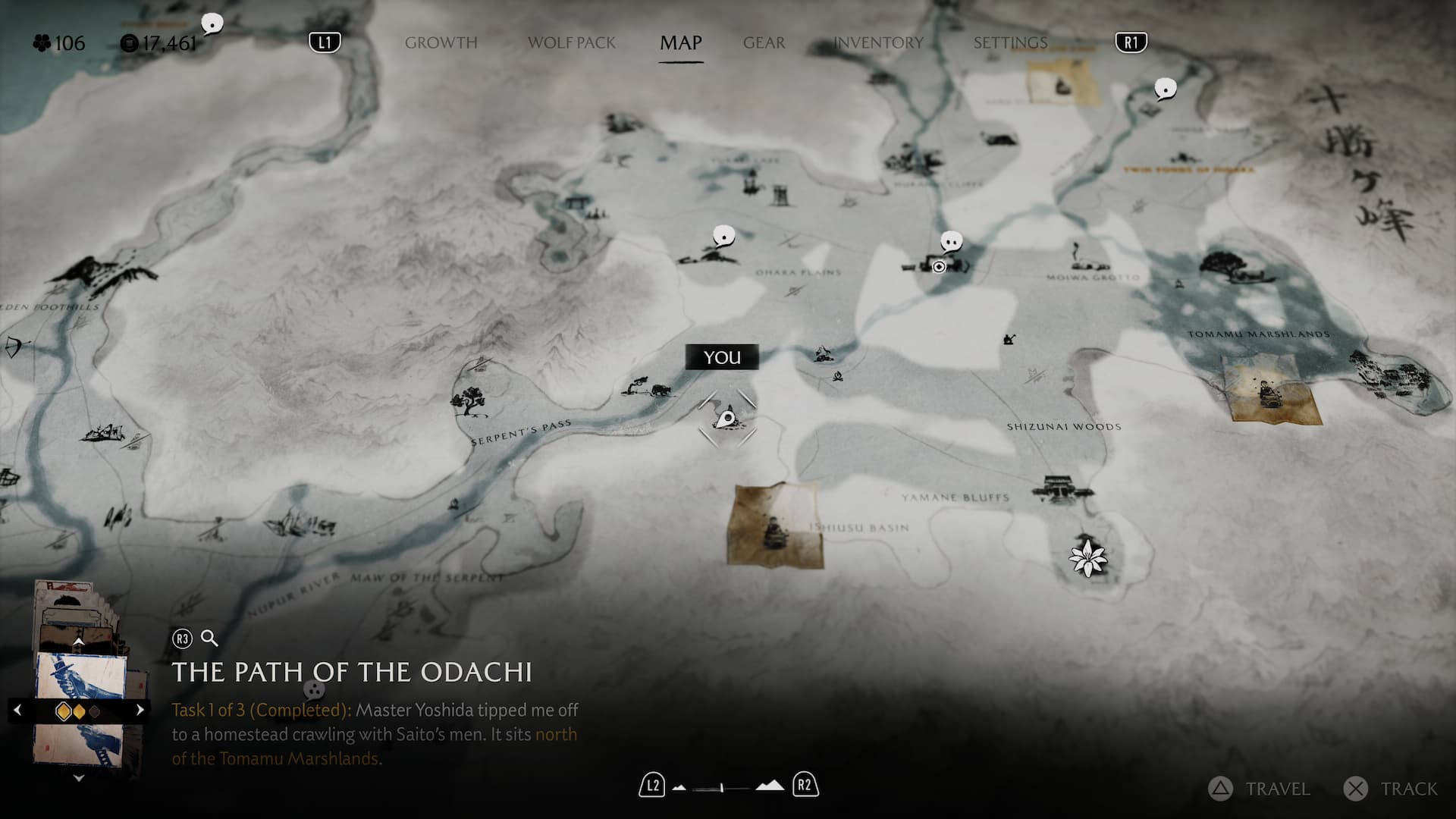Click the player location marker under YOU
This screenshot has height=819, width=1456.
pyautogui.click(x=726, y=418)
